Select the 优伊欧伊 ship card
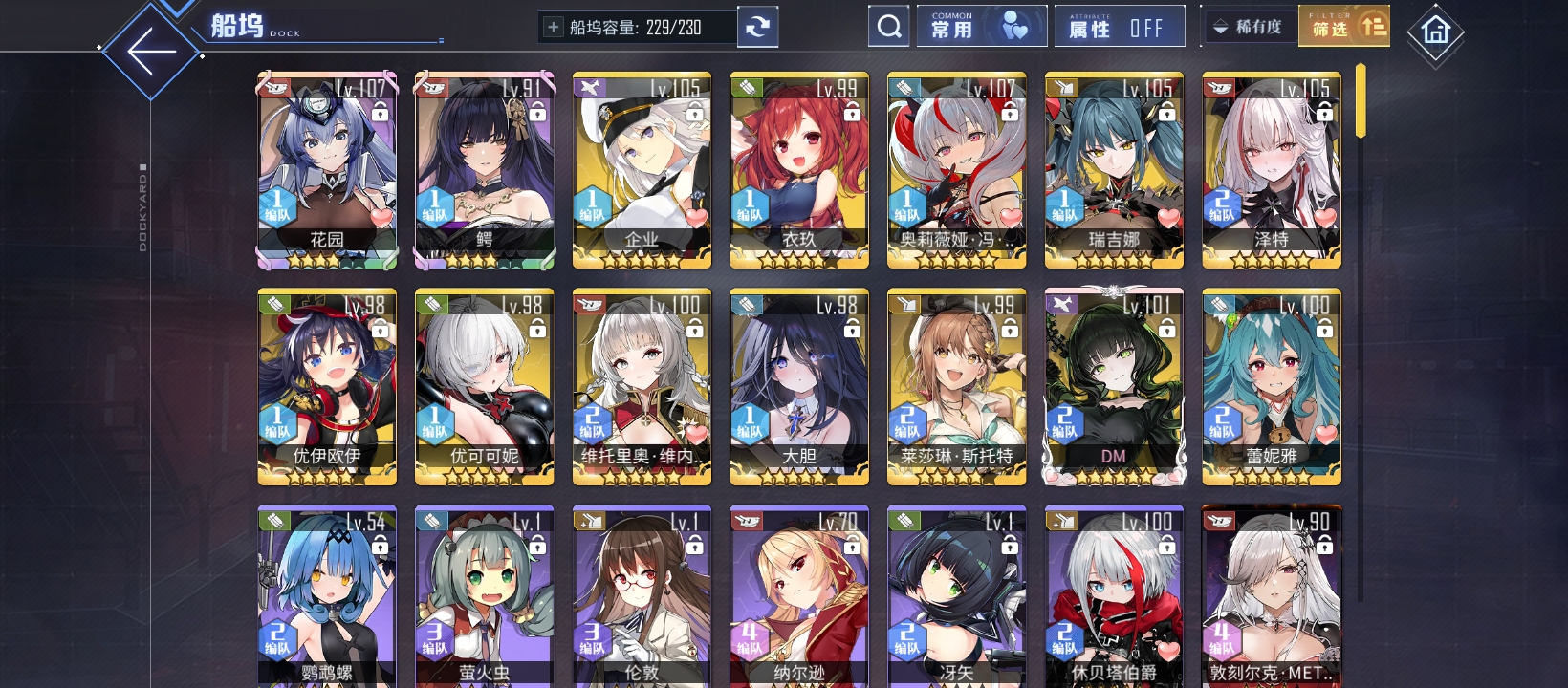Image resolution: width=1568 pixels, height=688 pixels. click(x=327, y=387)
